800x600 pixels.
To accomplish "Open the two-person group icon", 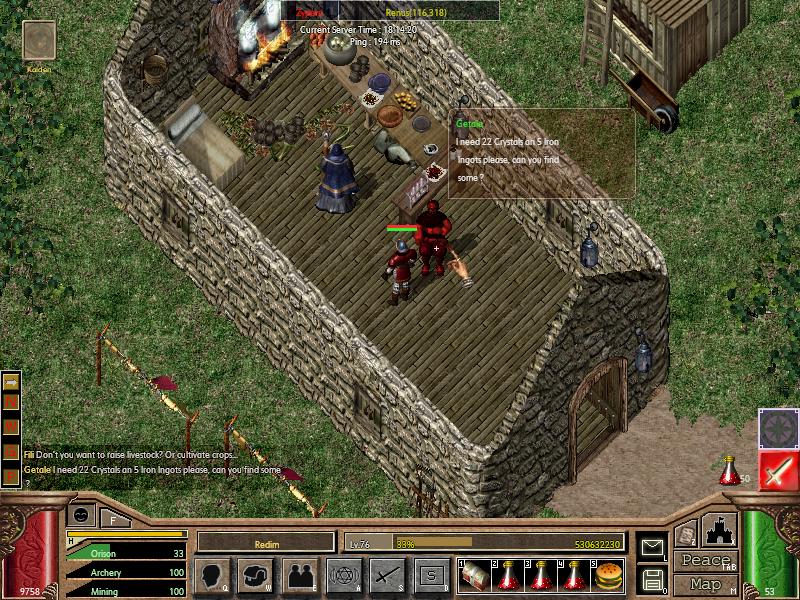I will tap(300, 575).
